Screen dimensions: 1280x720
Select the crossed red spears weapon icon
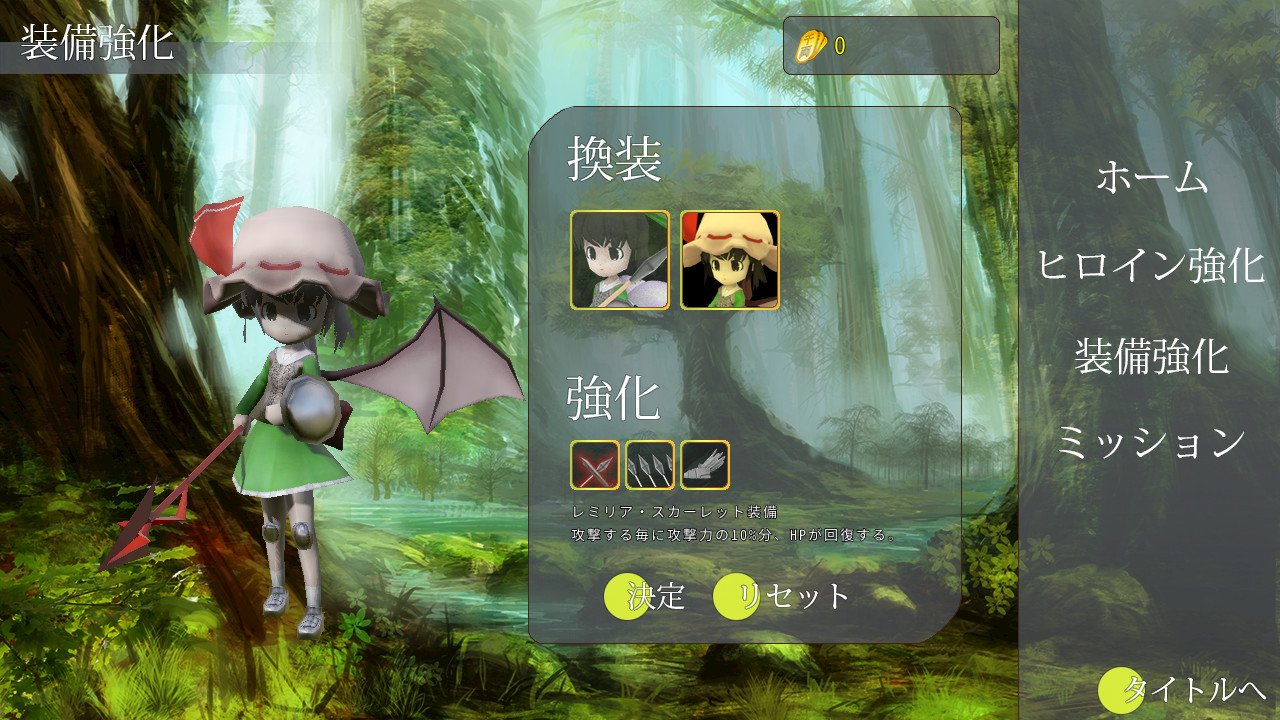pyautogui.click(x=594, y=465)
